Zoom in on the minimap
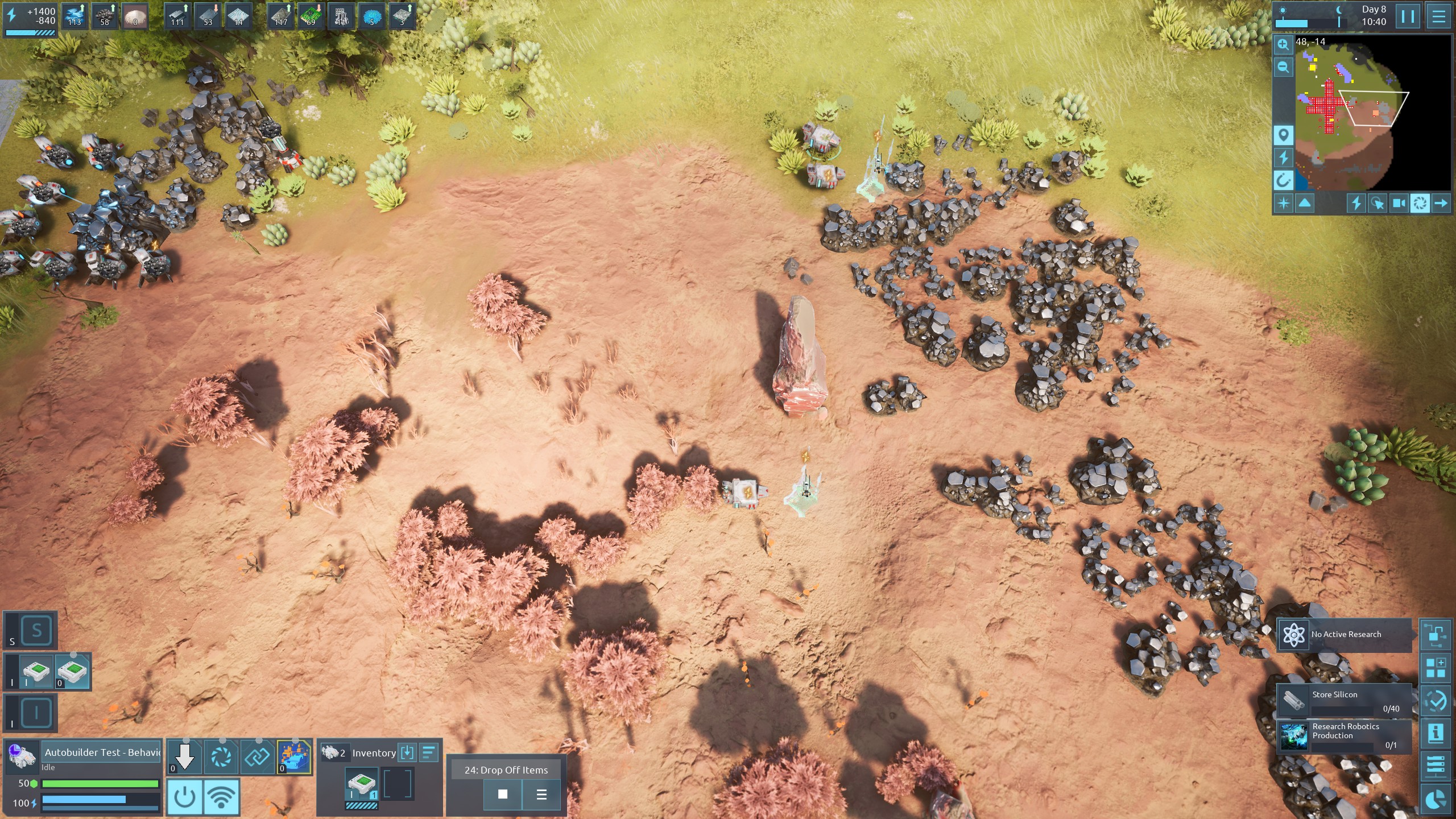This screenshot has width=1456, height=819. (x=1283, y=44)
